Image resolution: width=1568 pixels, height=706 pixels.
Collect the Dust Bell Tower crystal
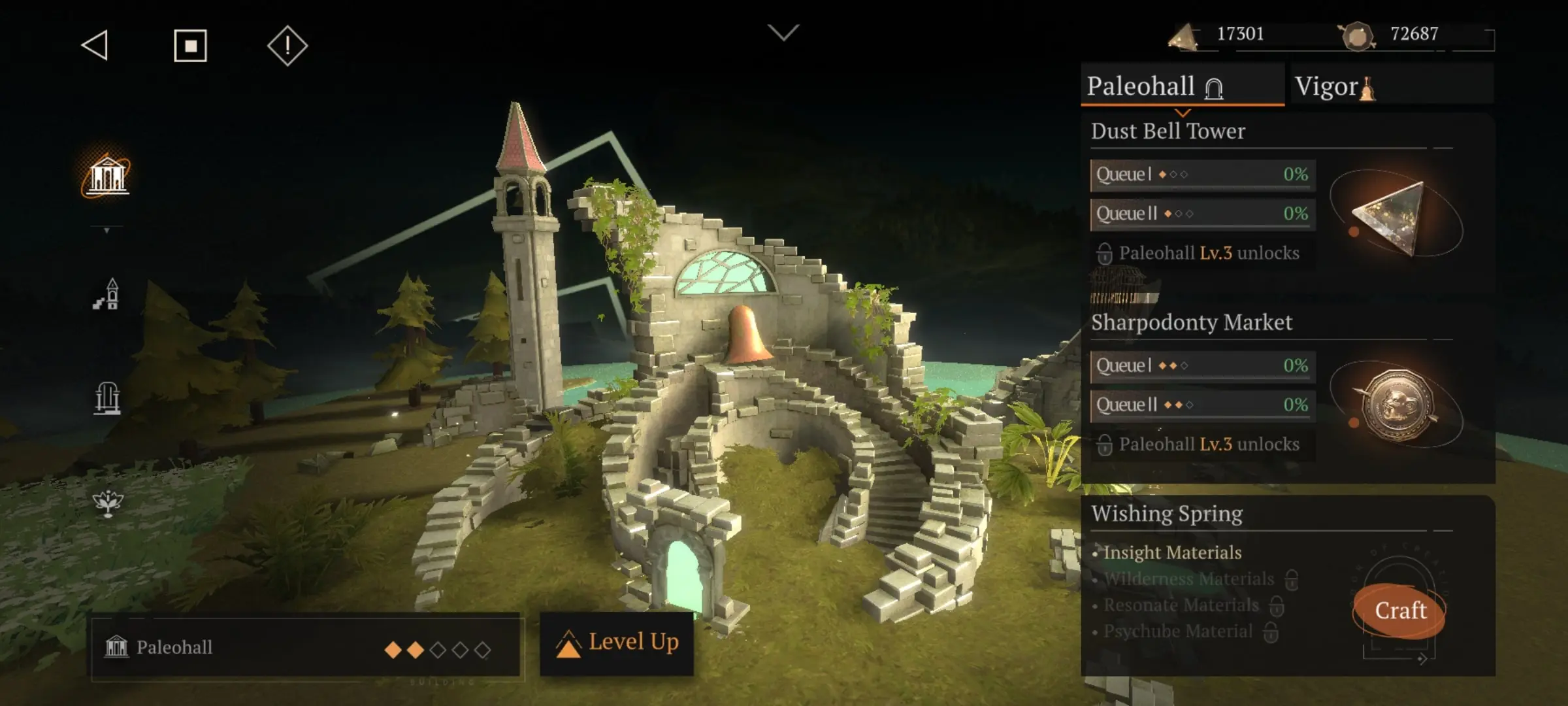point(1392,216)
